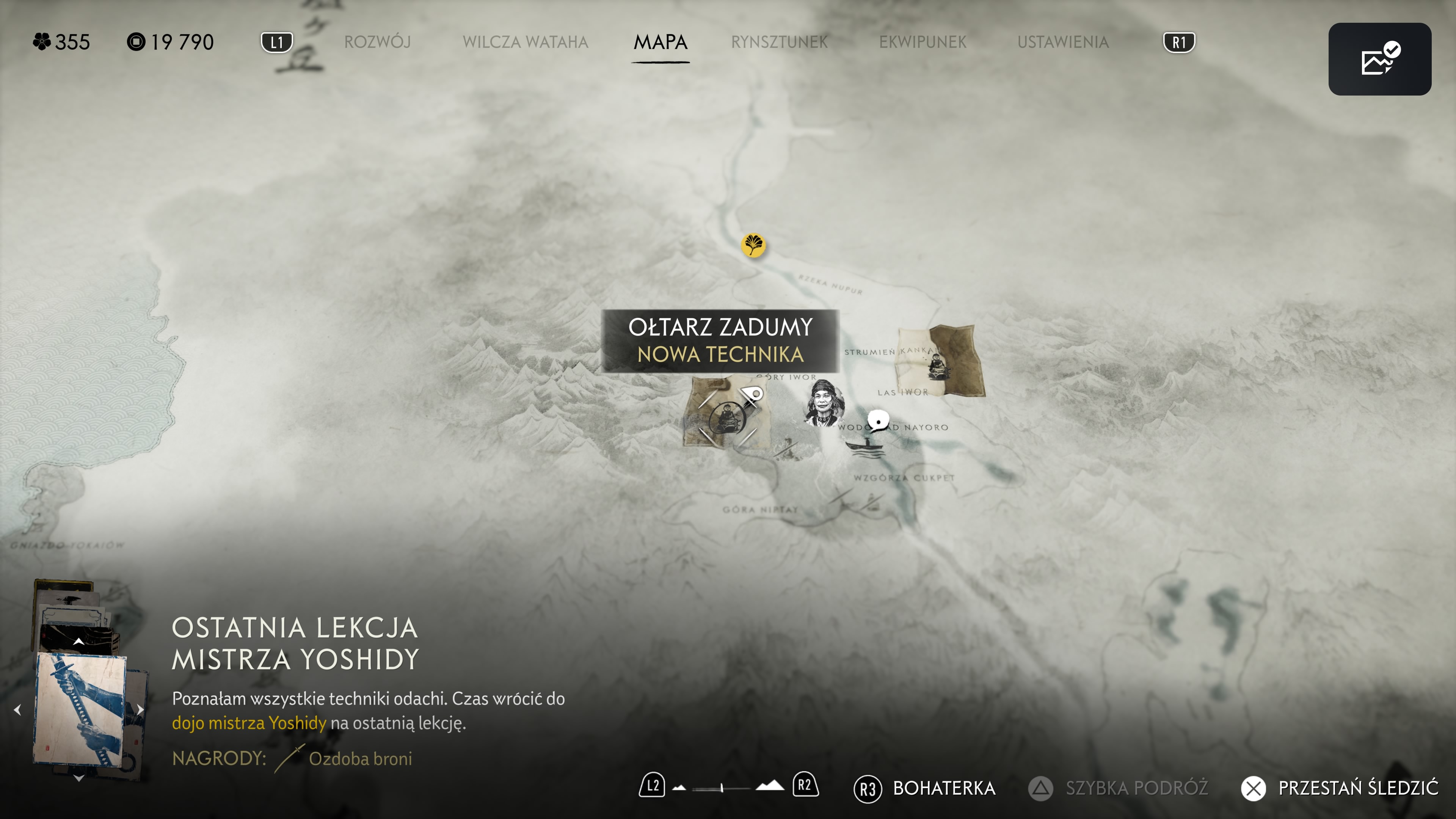Go to the Rynsztunek tab
Image resolution: width=1456 pixels, height=819 pixels.
[779, 42]
